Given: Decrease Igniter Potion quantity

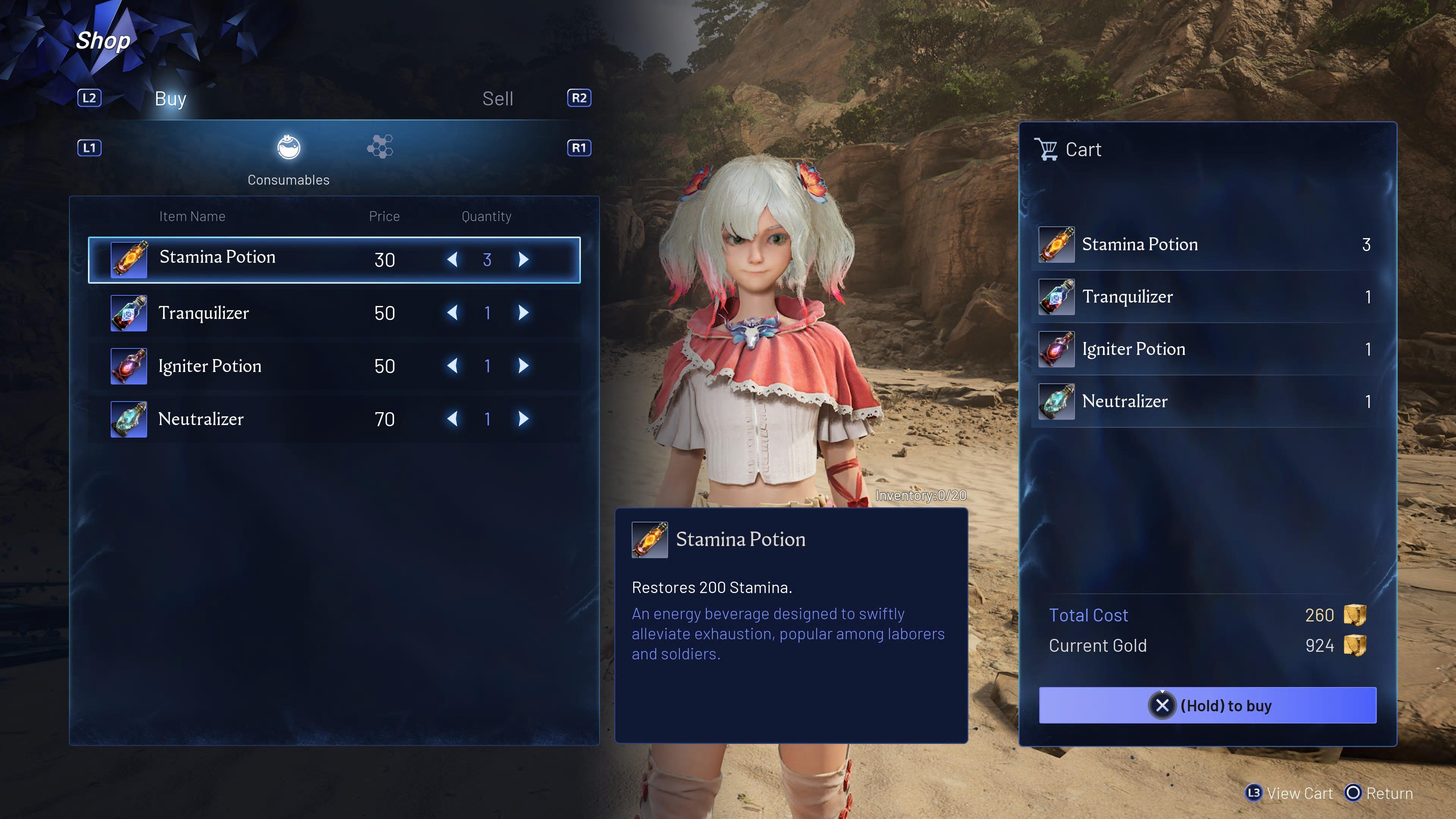Looking at the screenshot, I should (452, 366).
